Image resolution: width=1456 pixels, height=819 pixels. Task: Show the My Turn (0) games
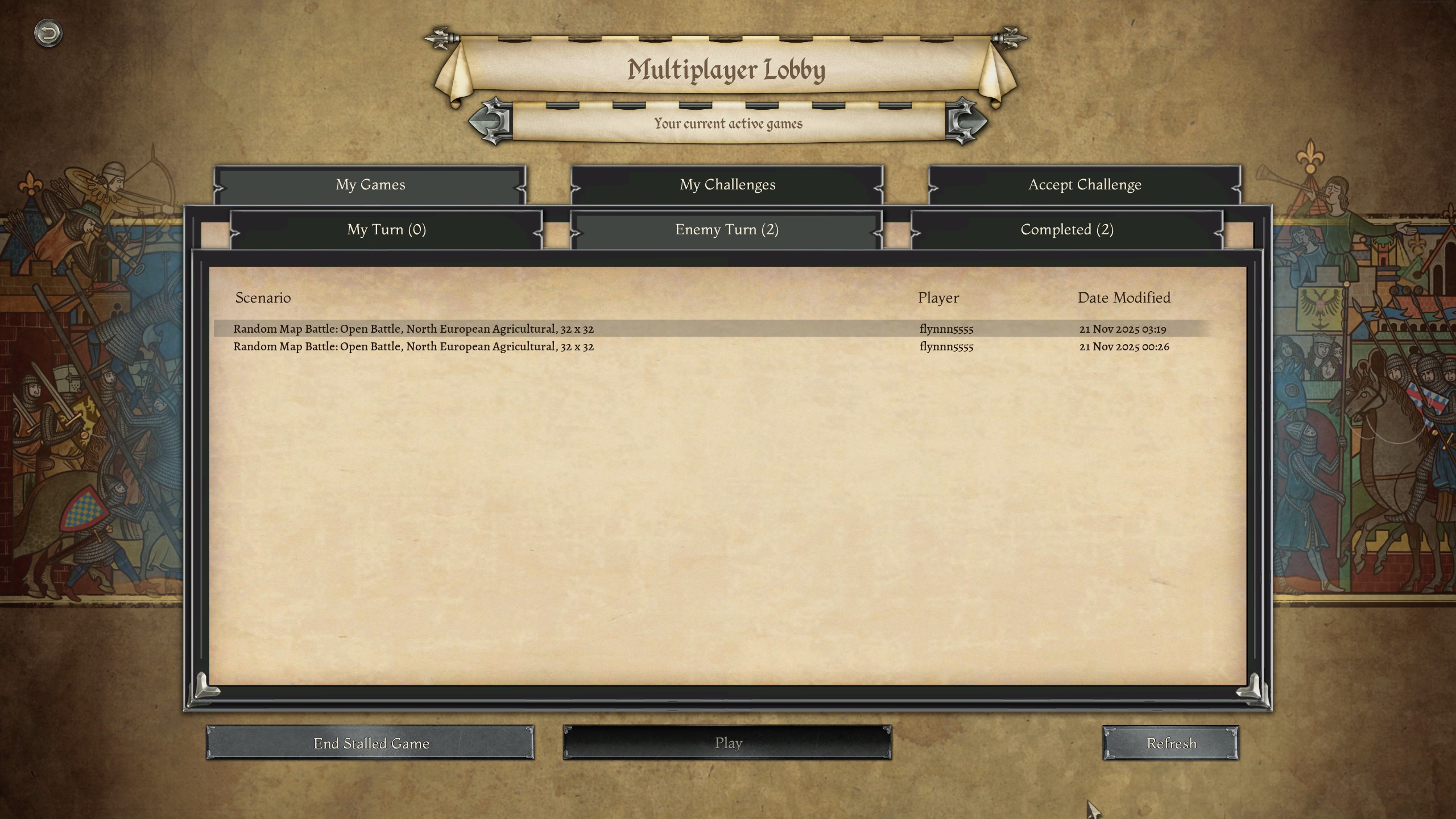[x=386, y=230]
